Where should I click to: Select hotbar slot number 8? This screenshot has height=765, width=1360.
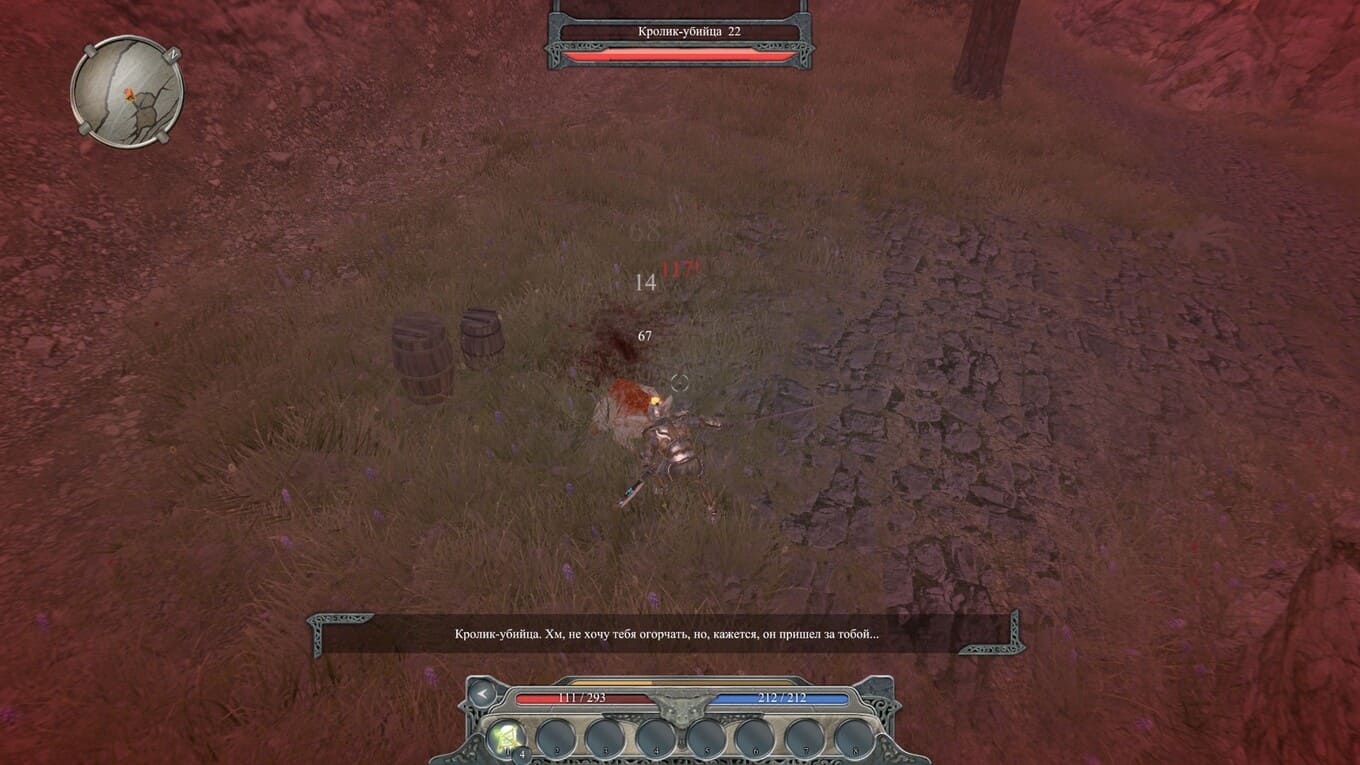pos(855,740)
